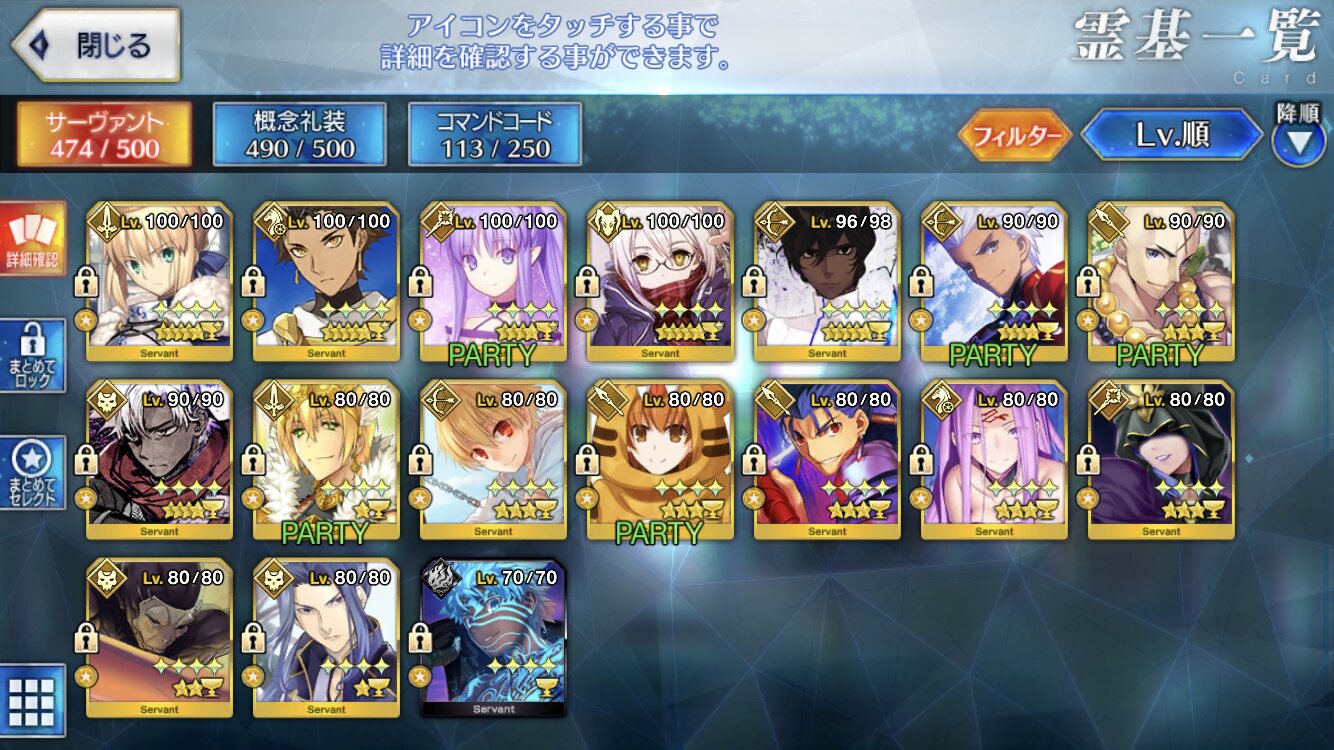Image resolution: width=1334 pixels, height=750 pixels.
Task: Change sorting via the Lv.順 button
Action: point(1172,136)
